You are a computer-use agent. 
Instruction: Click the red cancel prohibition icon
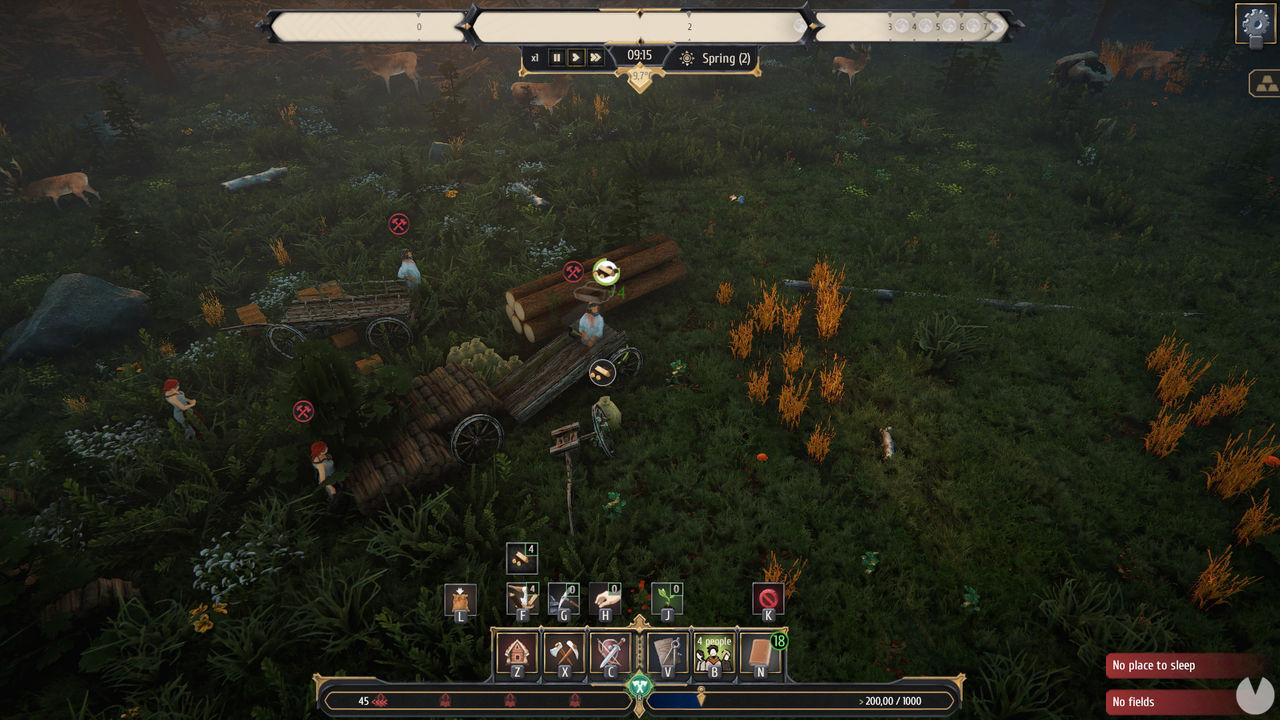768,599
